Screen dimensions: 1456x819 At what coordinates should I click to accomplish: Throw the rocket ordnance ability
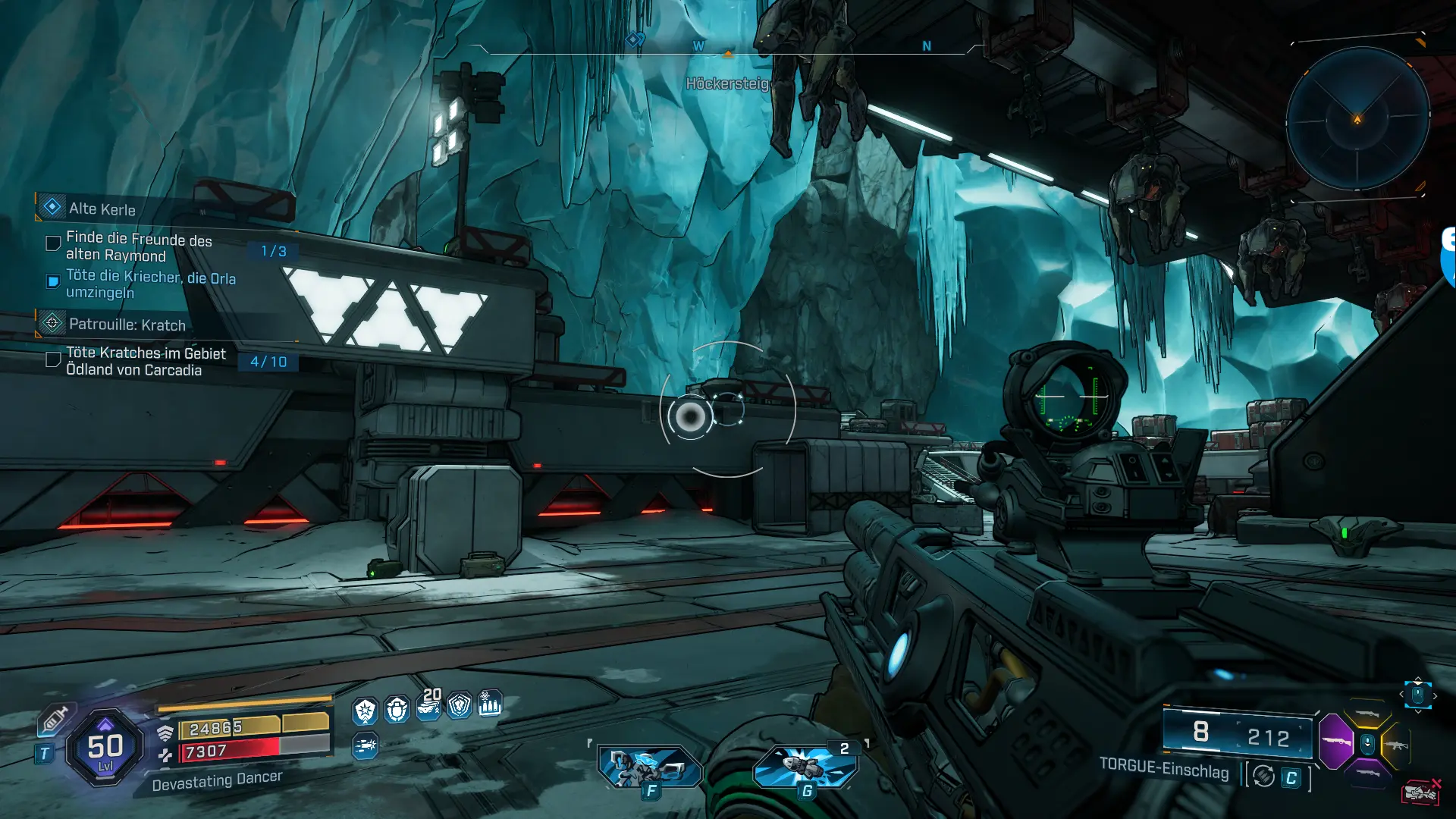805,766
